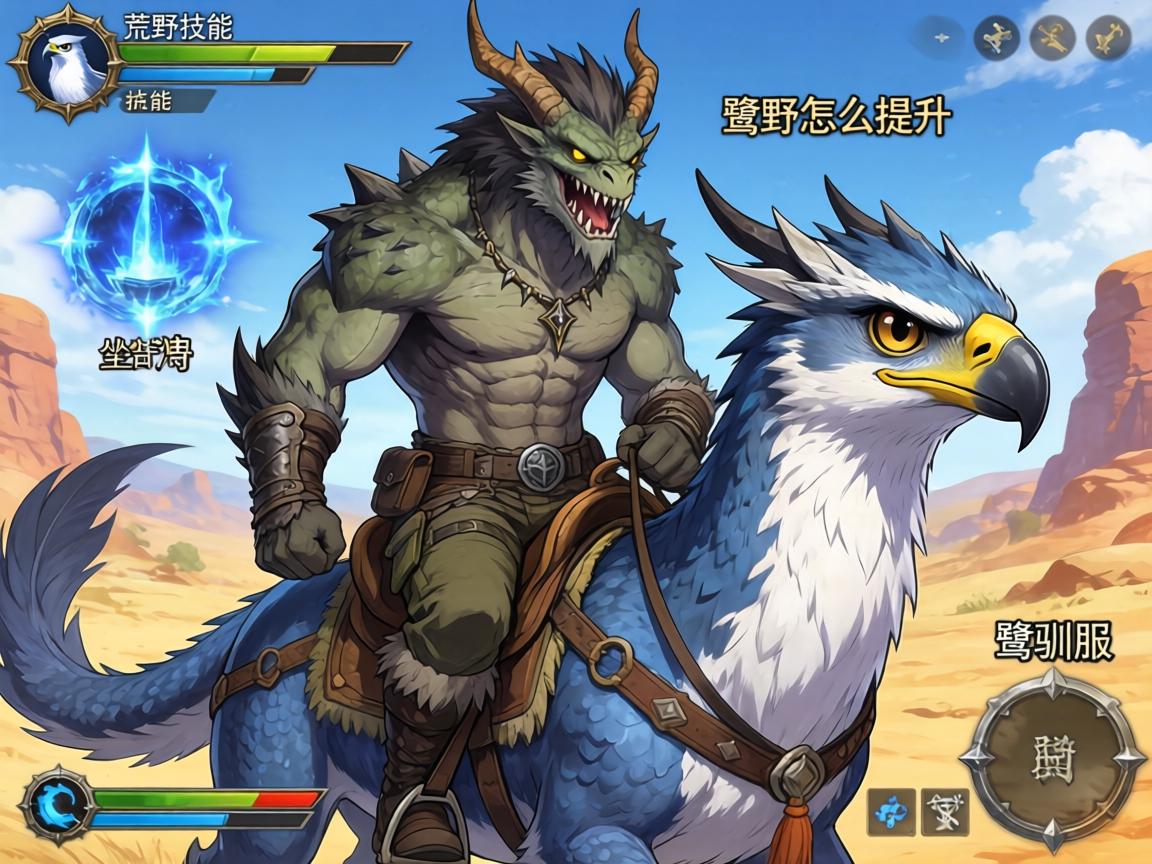Select the blue swirl emblem icon
Image resolution: width=1152 pixels, height=864 pixels.
click(49, 802)
